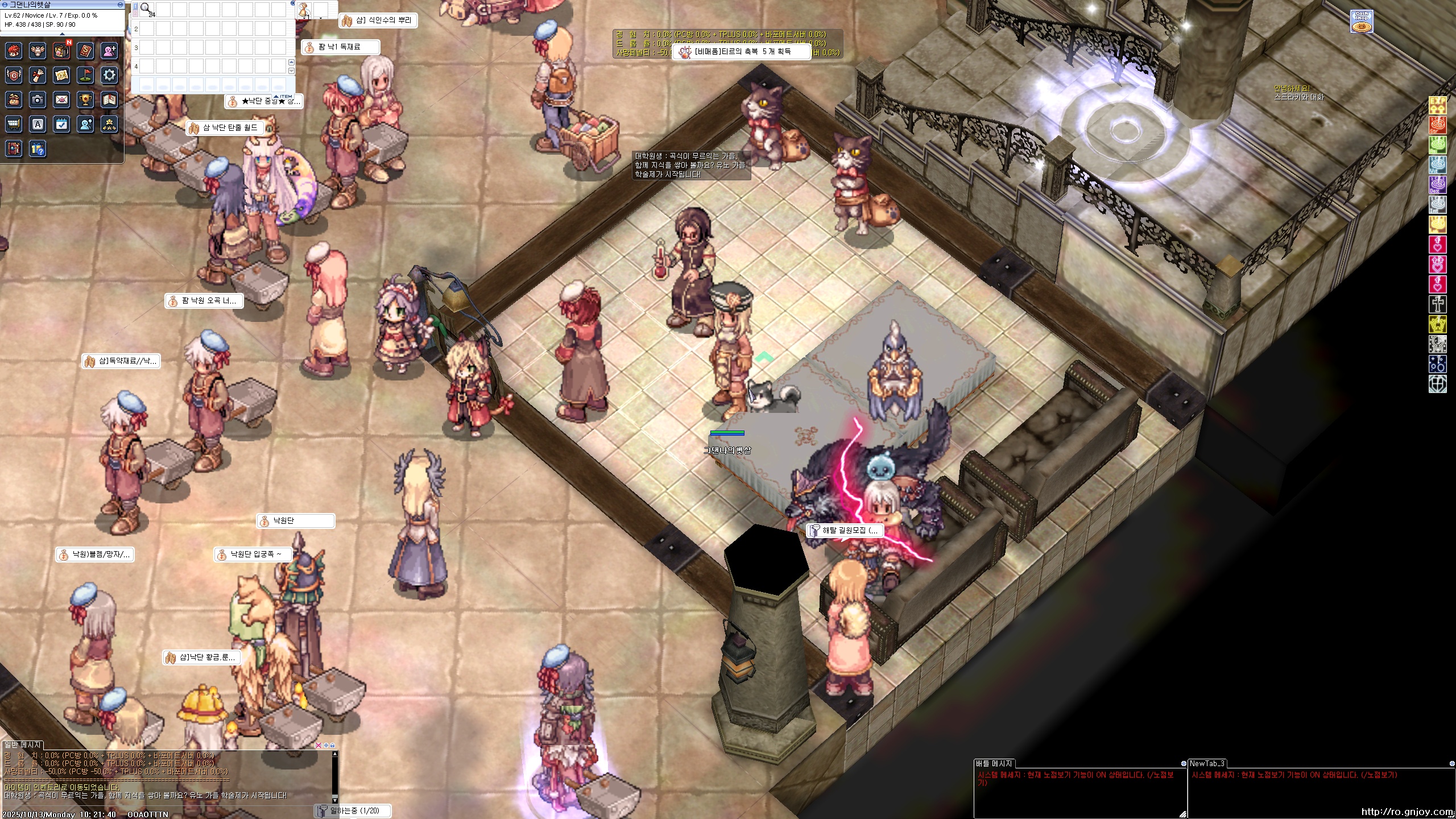This screenshot has width=1456, height=819.
Task: Open the inventory bag icon marked N
Action: [61, 51]
